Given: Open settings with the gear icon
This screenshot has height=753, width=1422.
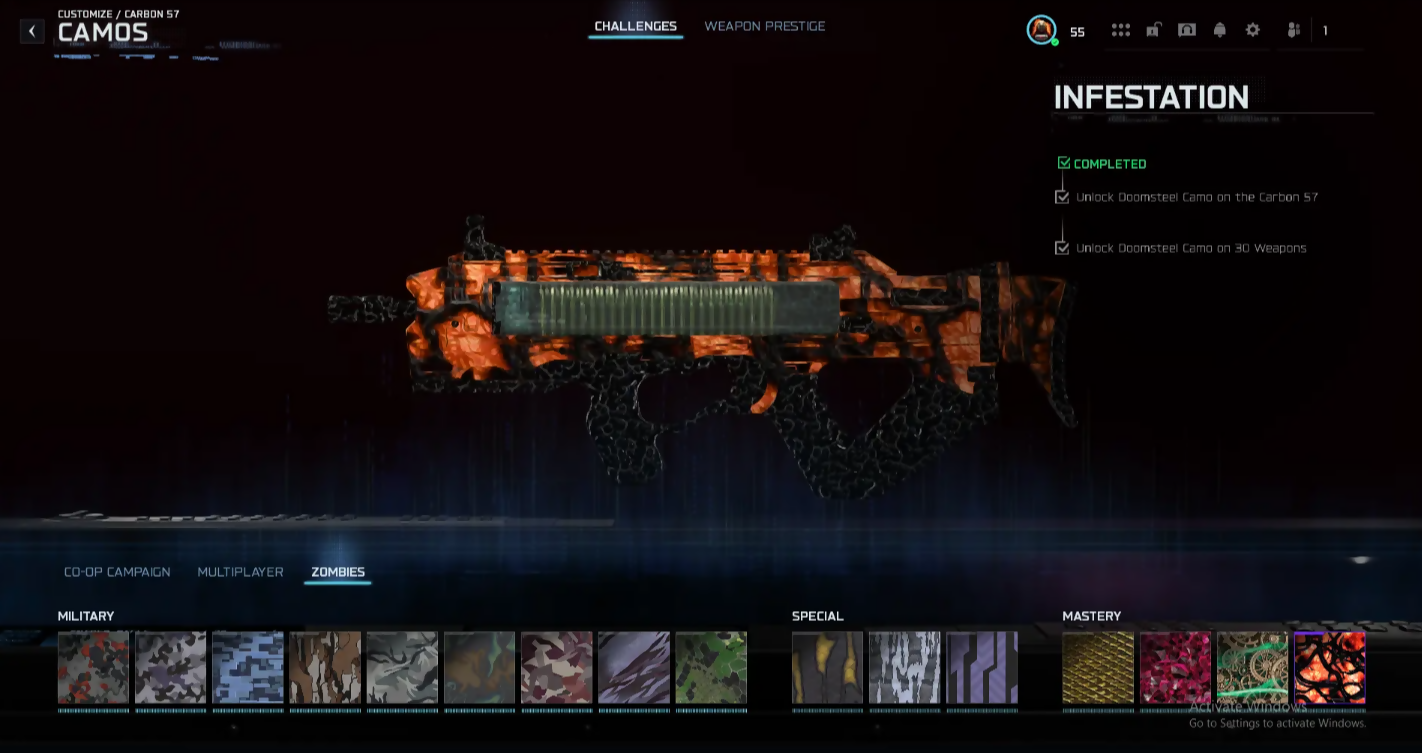Looking at the screenshot, I should 1252,30.
